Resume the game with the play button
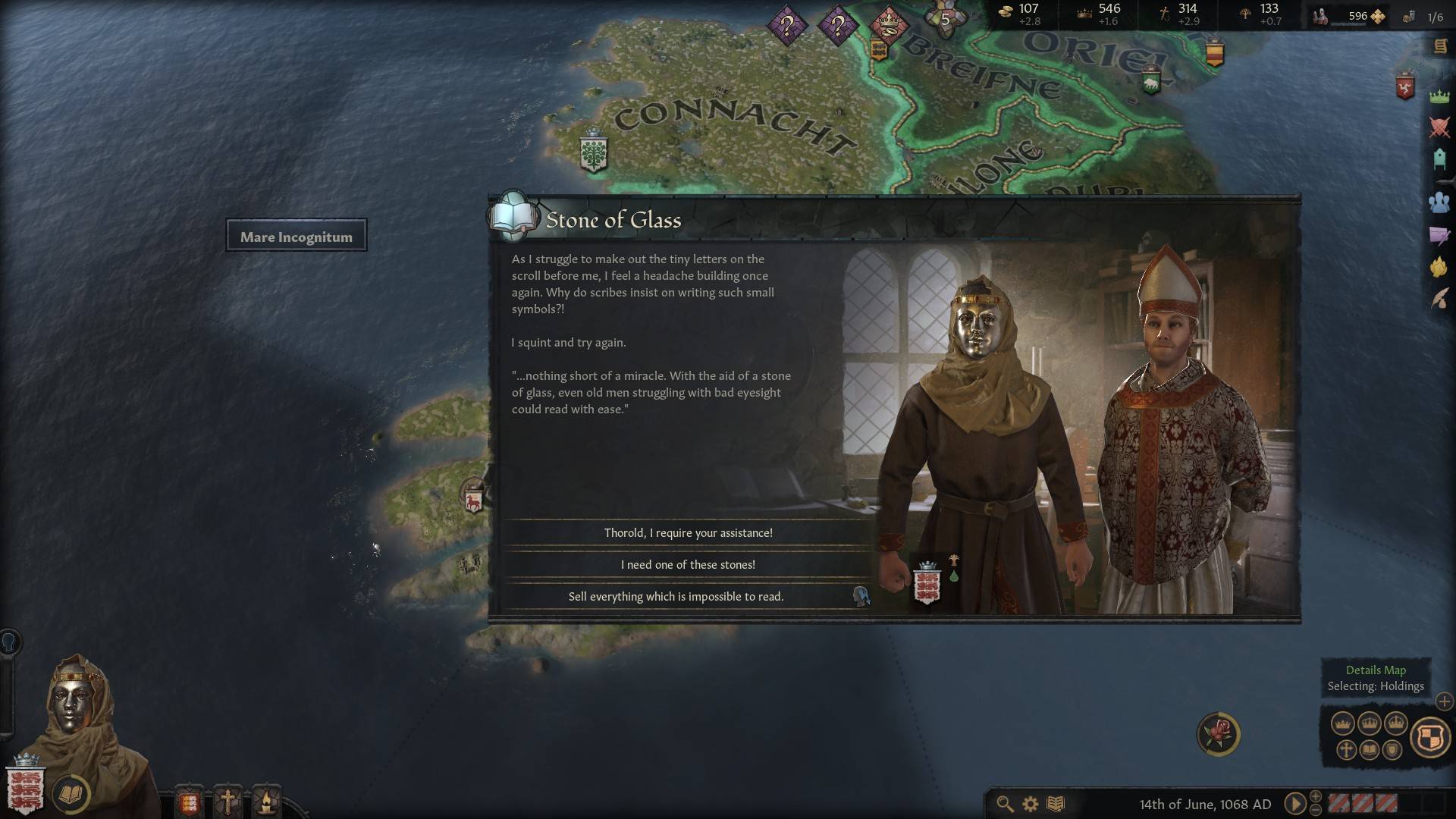1456x819 pixels. point(1294,804)
